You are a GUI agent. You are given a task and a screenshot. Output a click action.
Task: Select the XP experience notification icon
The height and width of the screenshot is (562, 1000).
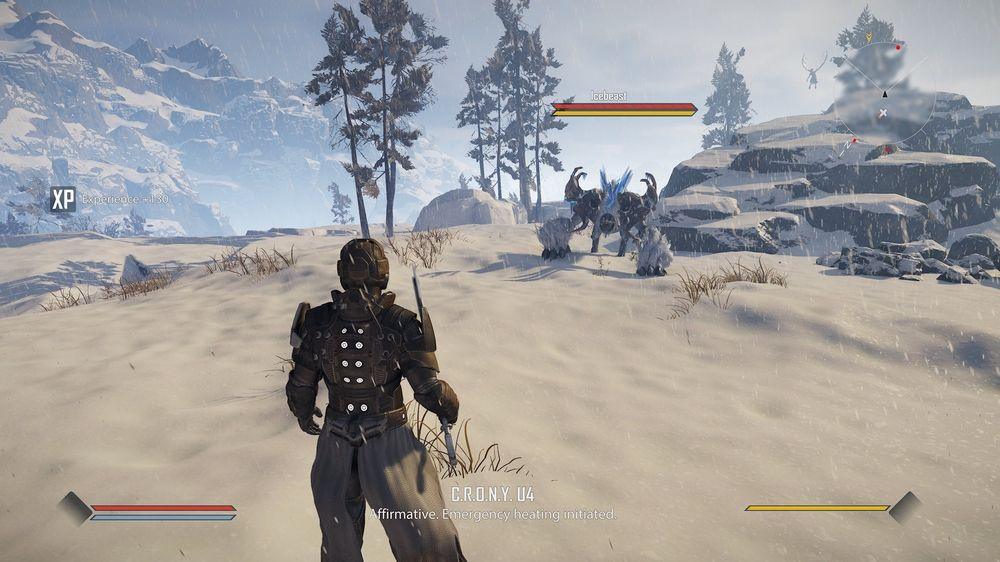[63, 199]
